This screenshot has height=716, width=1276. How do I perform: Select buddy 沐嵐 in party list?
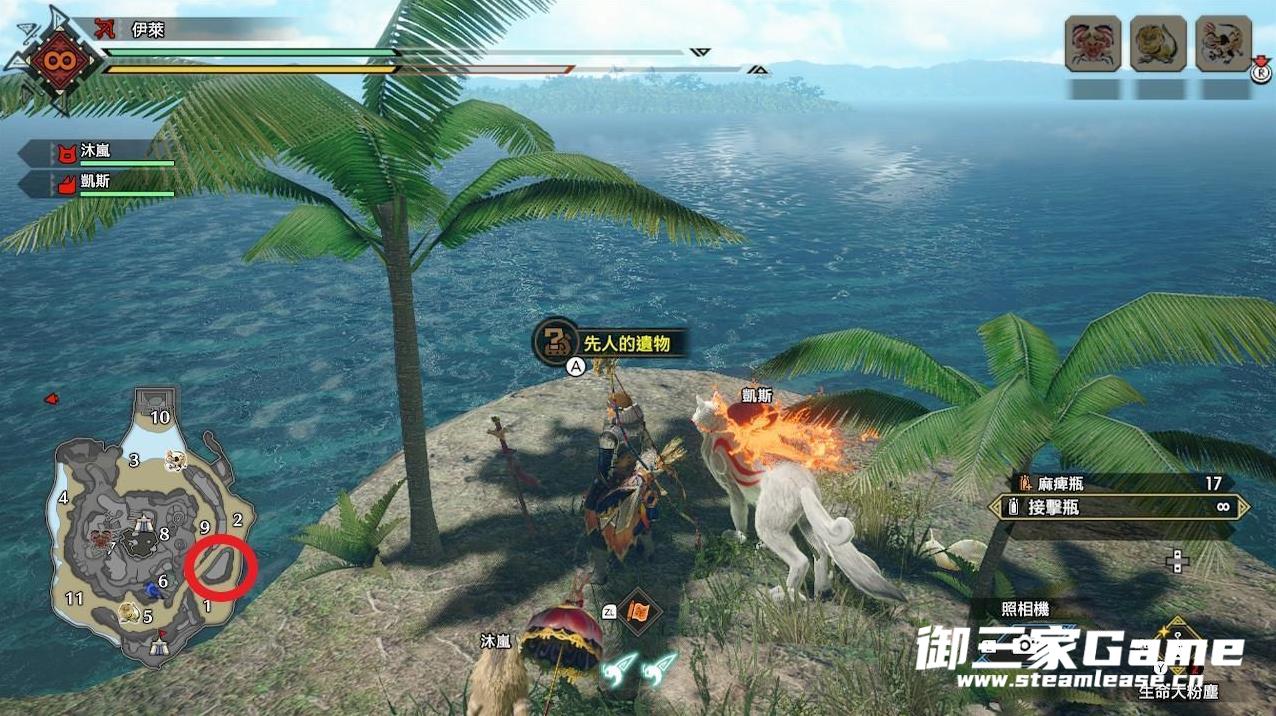98,153
